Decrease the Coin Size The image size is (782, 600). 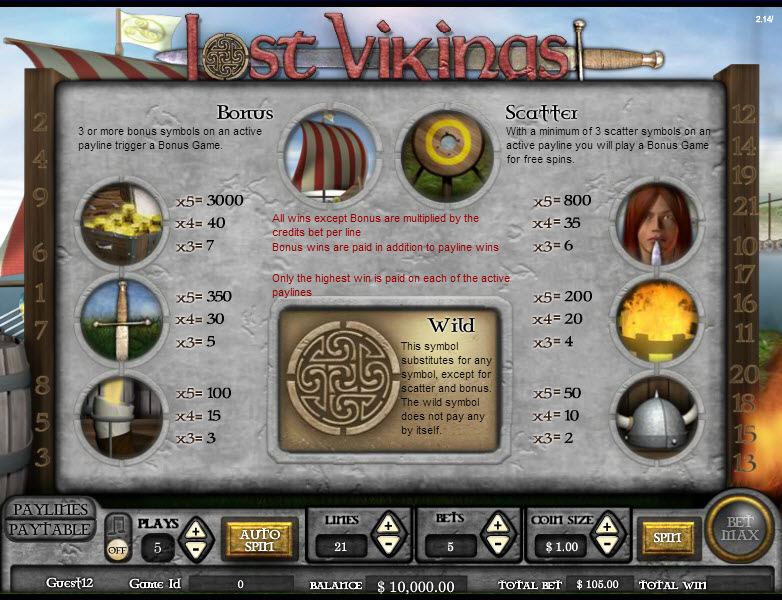606,544
